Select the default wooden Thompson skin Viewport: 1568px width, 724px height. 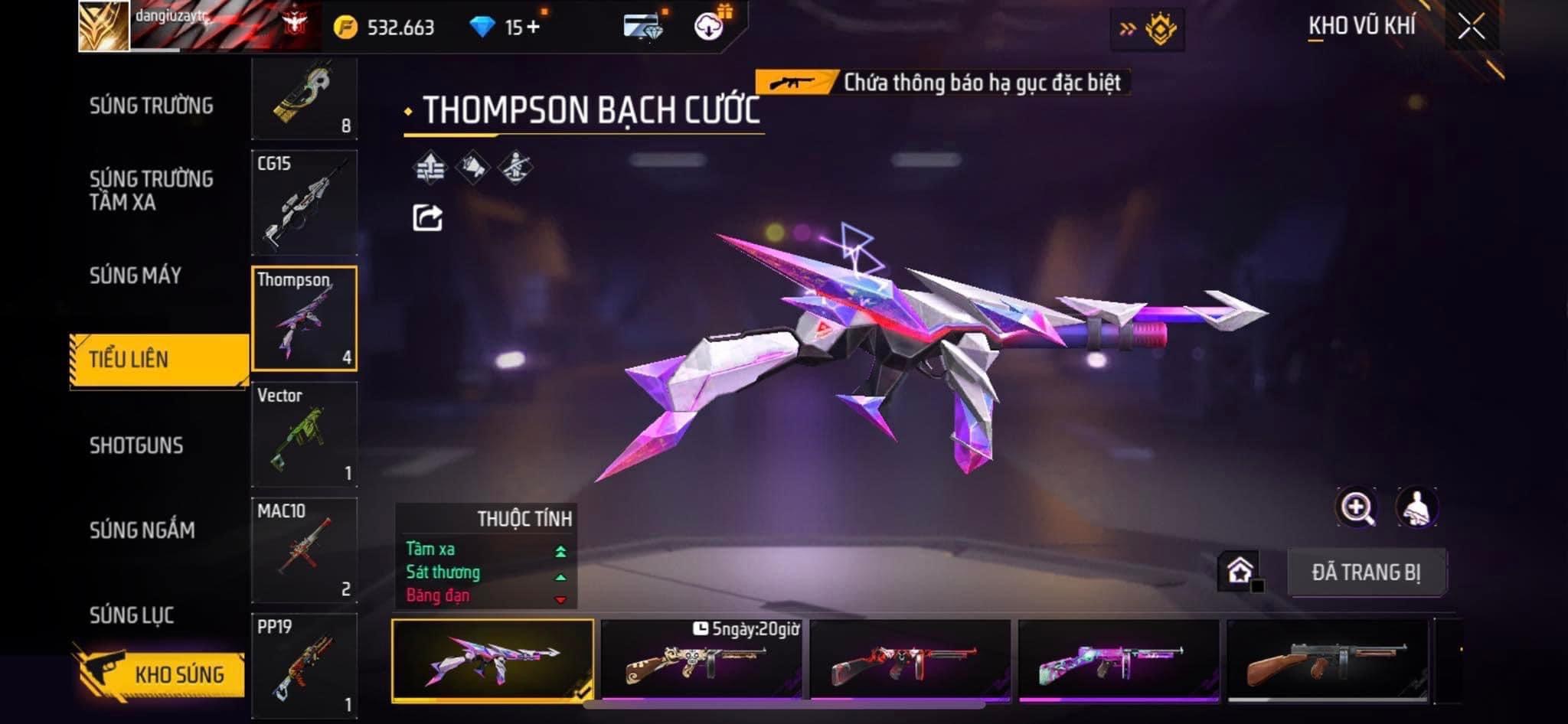pyautogui.click(x=1327, y=660)
